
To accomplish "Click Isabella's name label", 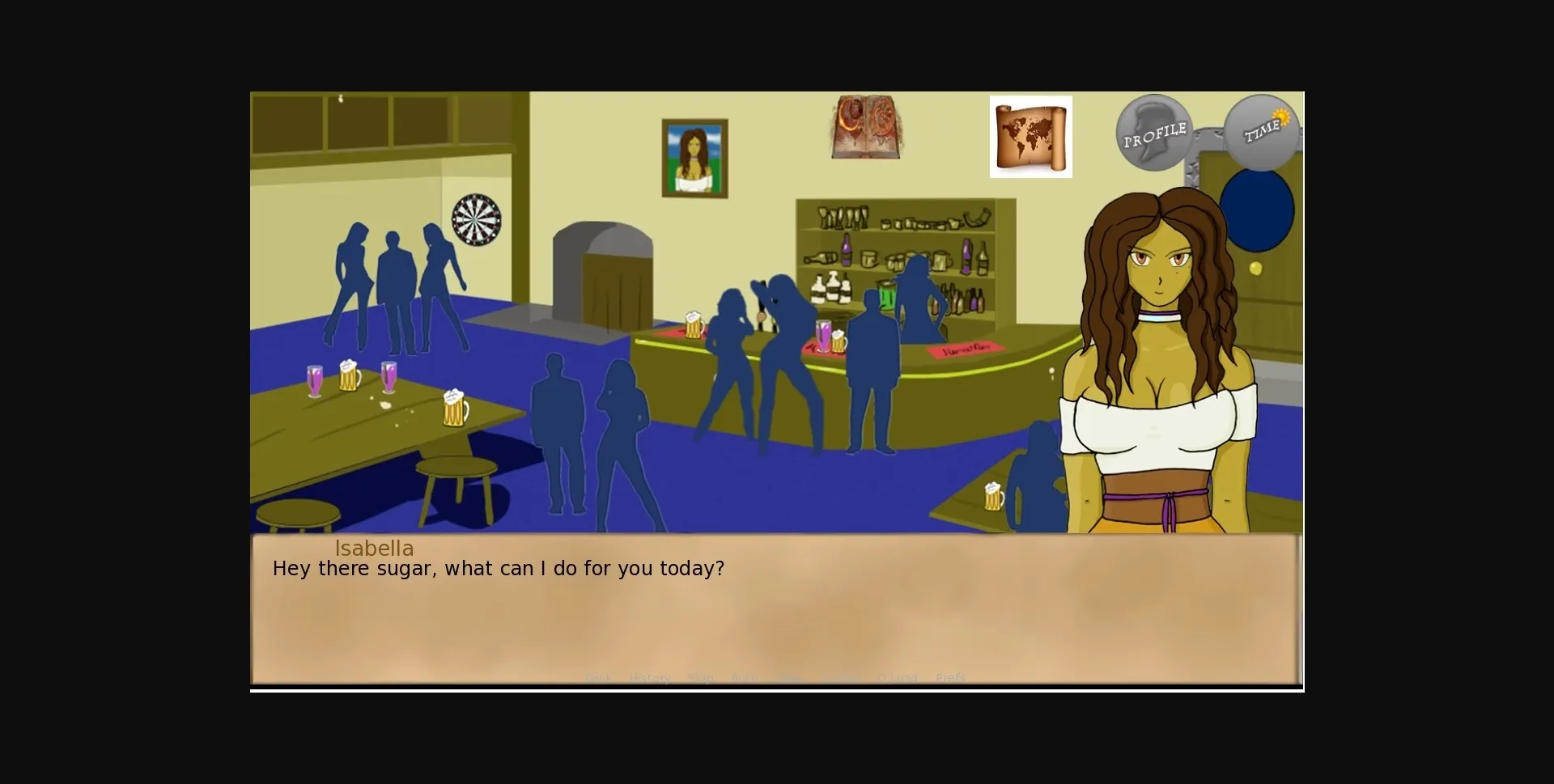I will click(375, 549).
